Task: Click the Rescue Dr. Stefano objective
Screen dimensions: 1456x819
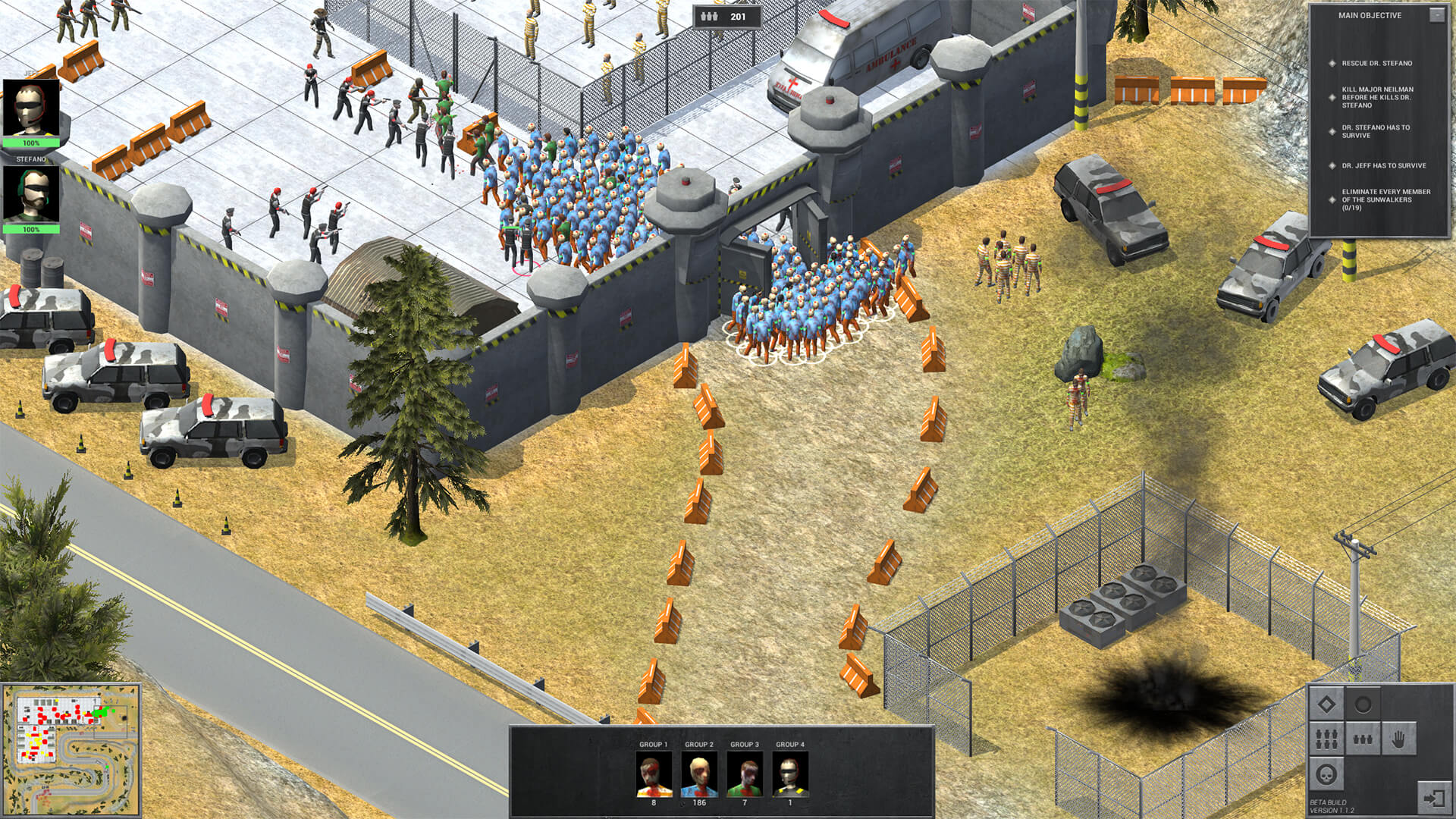Action: click(x=1376, y=64)
